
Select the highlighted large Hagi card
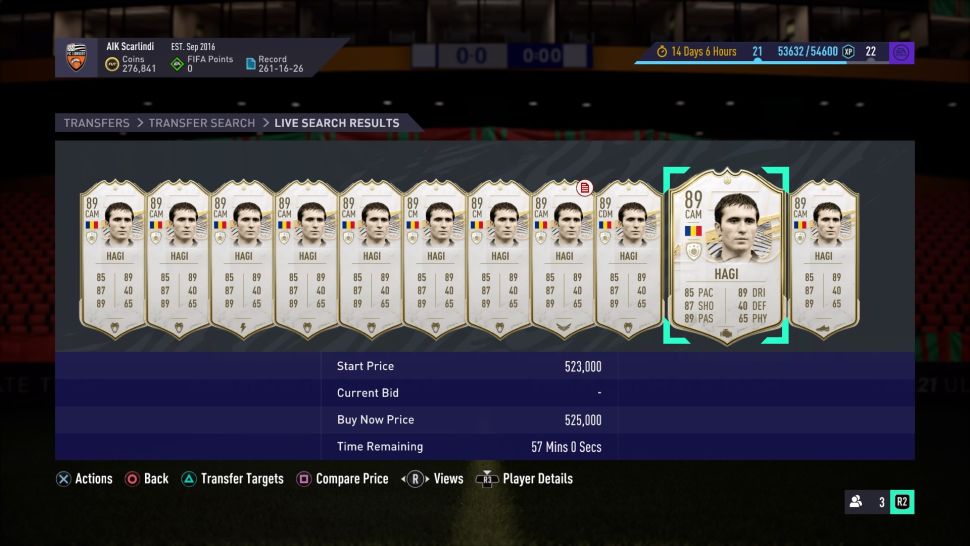[x=726, y=256]
